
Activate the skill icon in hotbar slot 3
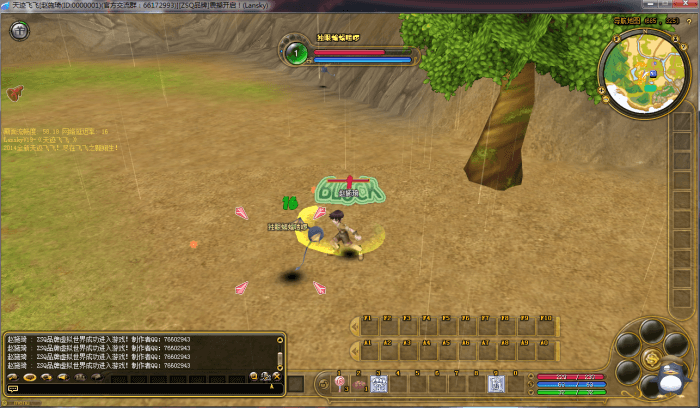[x=378, y=383]
